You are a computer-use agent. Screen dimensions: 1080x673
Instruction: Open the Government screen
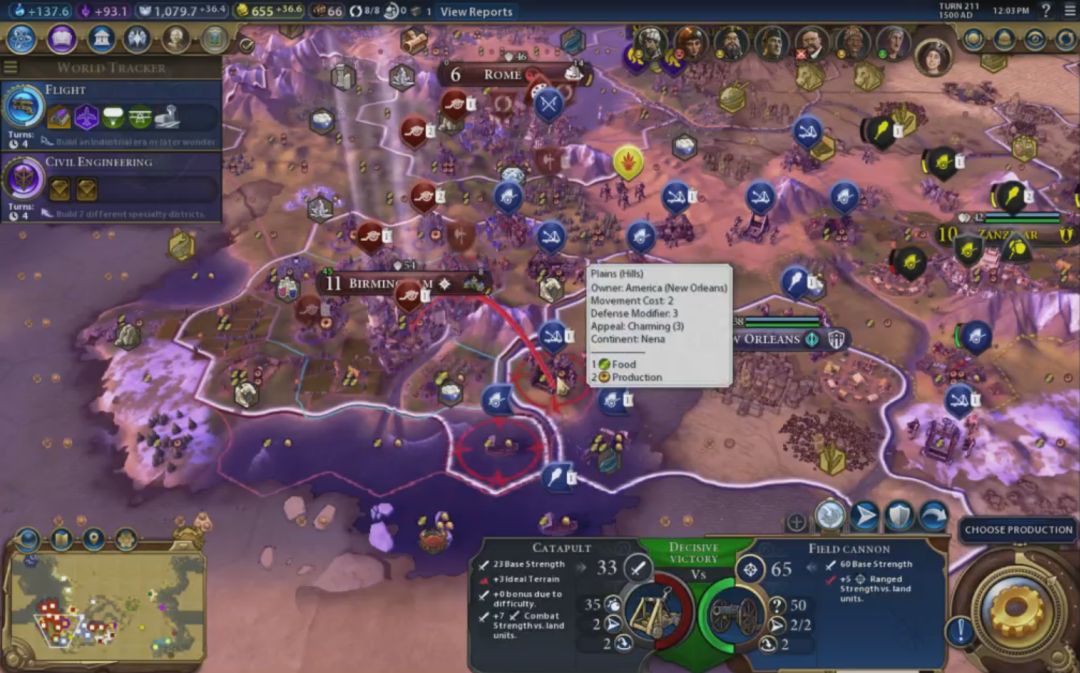point(100,39)
